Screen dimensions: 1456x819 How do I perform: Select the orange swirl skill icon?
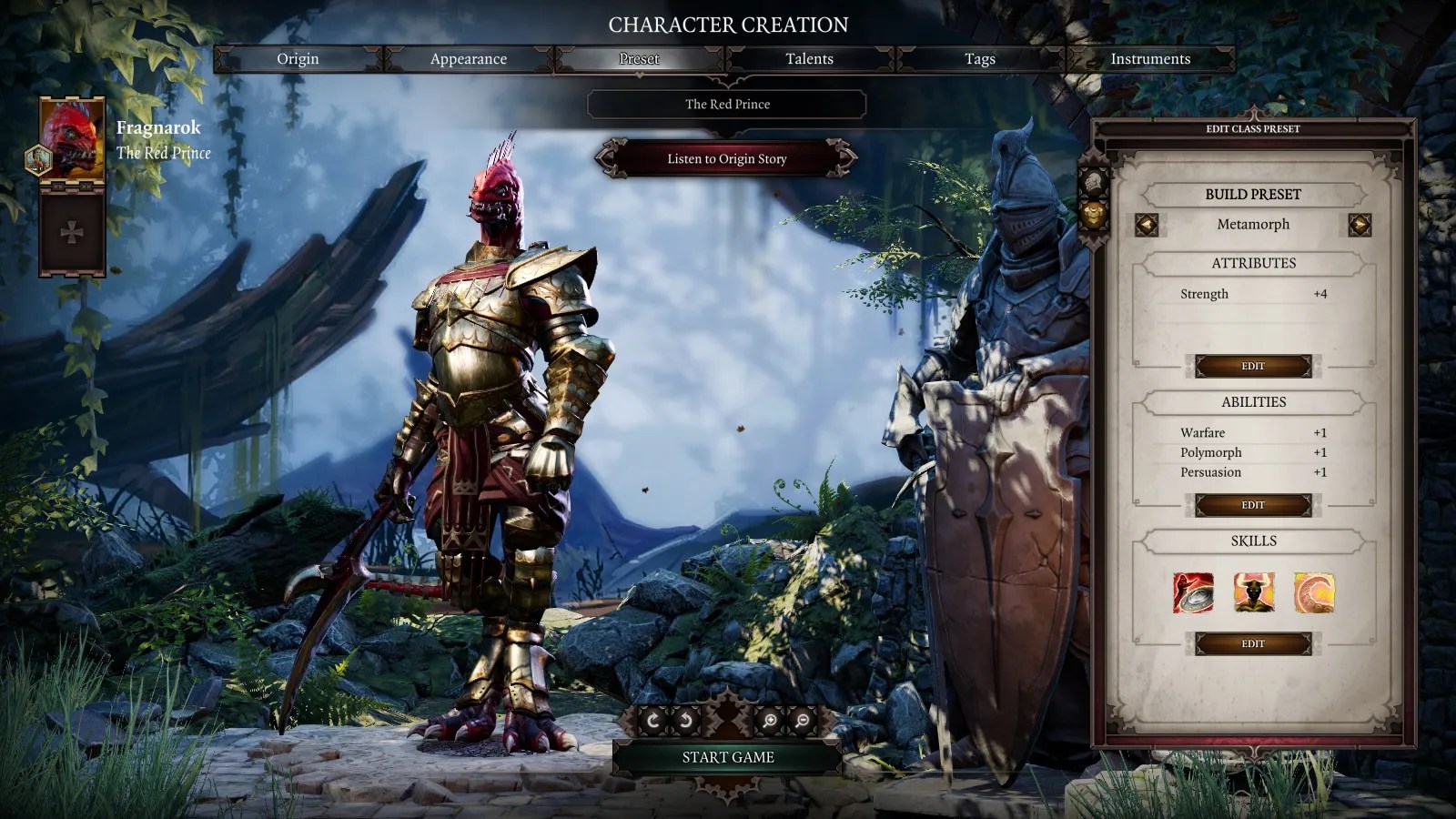click(1314, 592)
